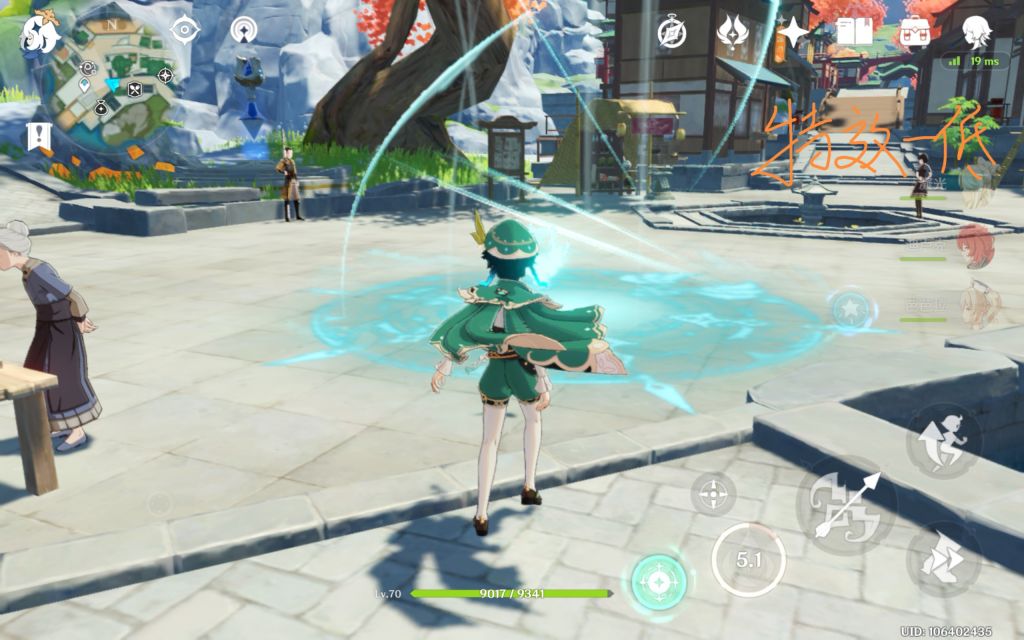Fire the bow with the attack button
This screenshot has height=640, width=1024.
point(846,506)
